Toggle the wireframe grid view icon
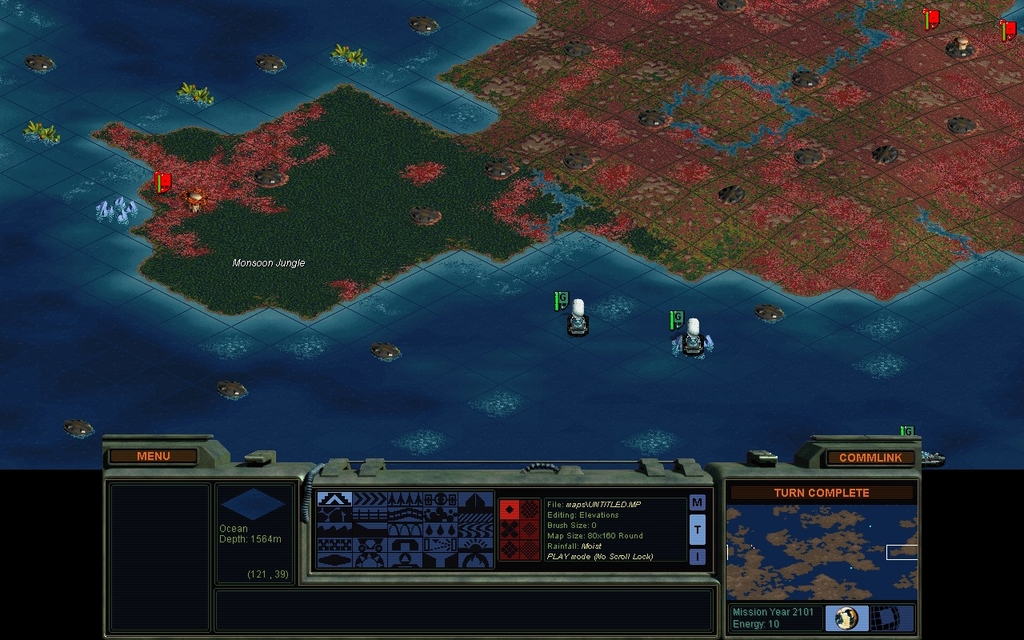This screenshot has width=1024, height=640. [x=884, y=618]
